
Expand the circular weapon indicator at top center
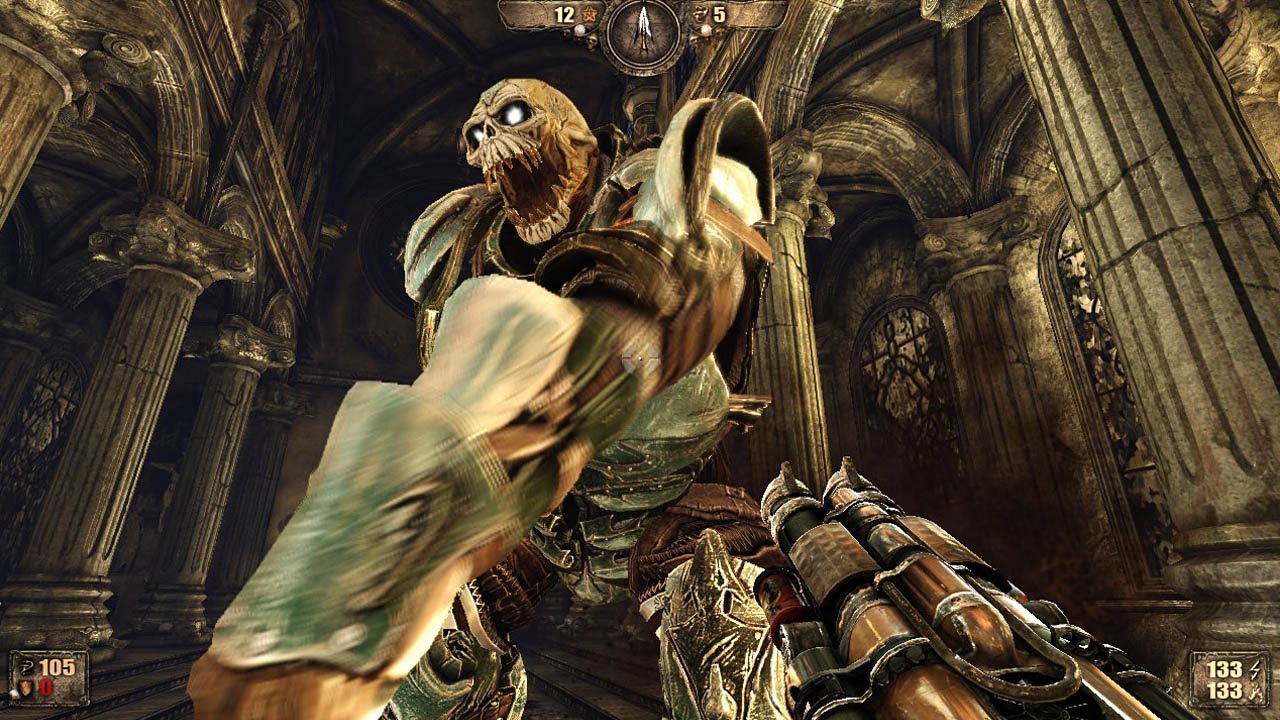(x=643, y=27)
